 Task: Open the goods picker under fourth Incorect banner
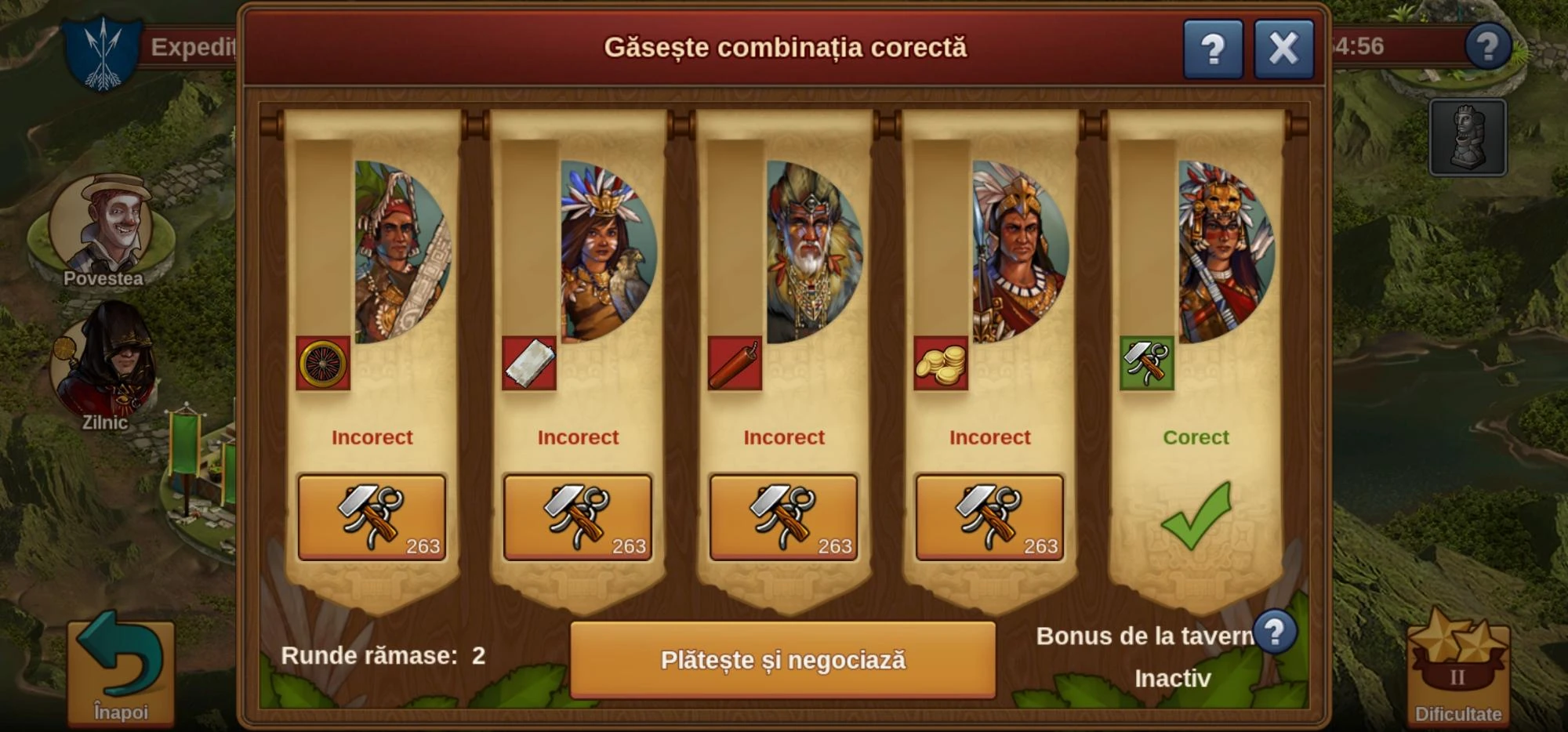(990, 519)
